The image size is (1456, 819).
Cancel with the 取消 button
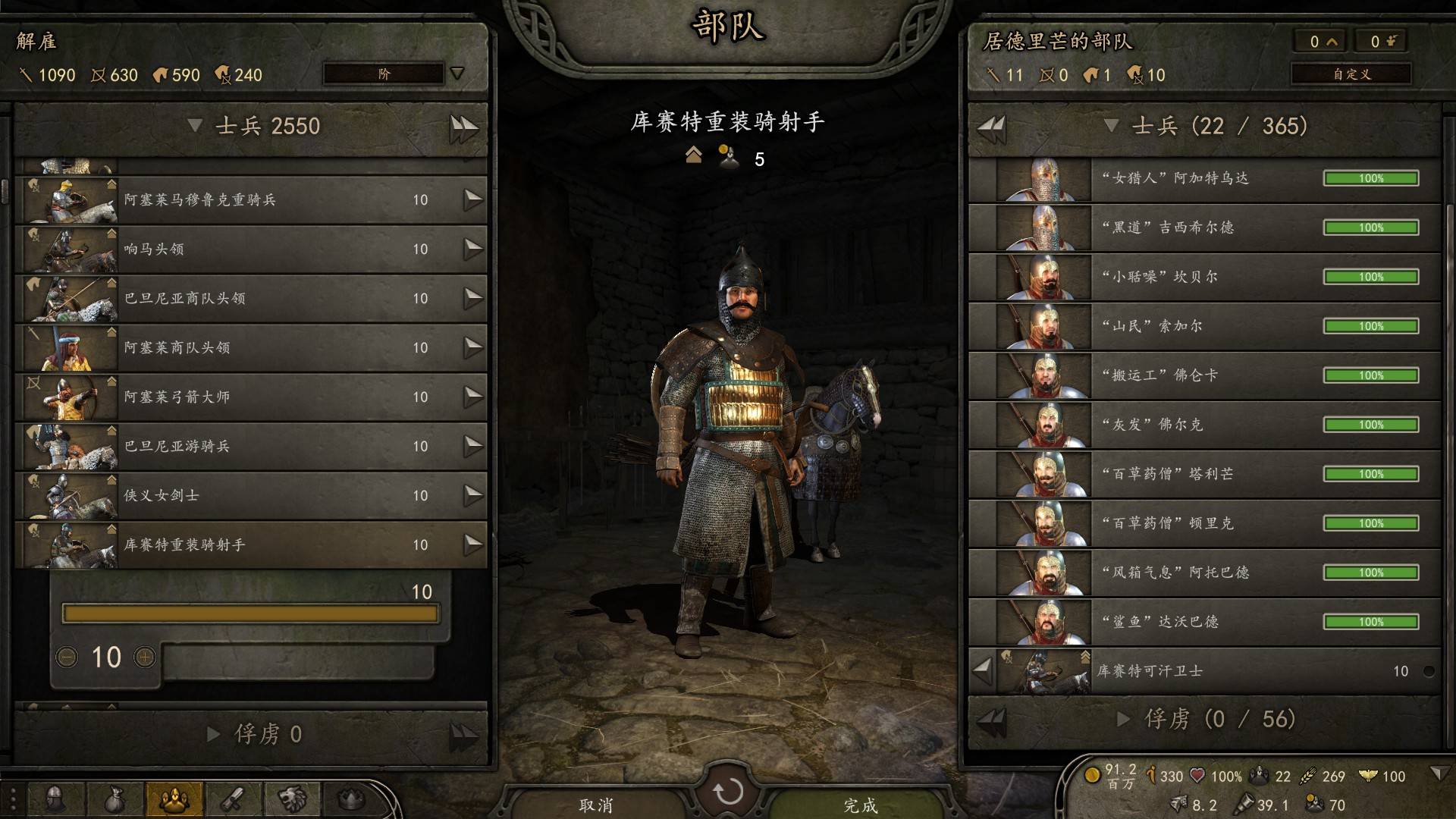coord(596,805)
